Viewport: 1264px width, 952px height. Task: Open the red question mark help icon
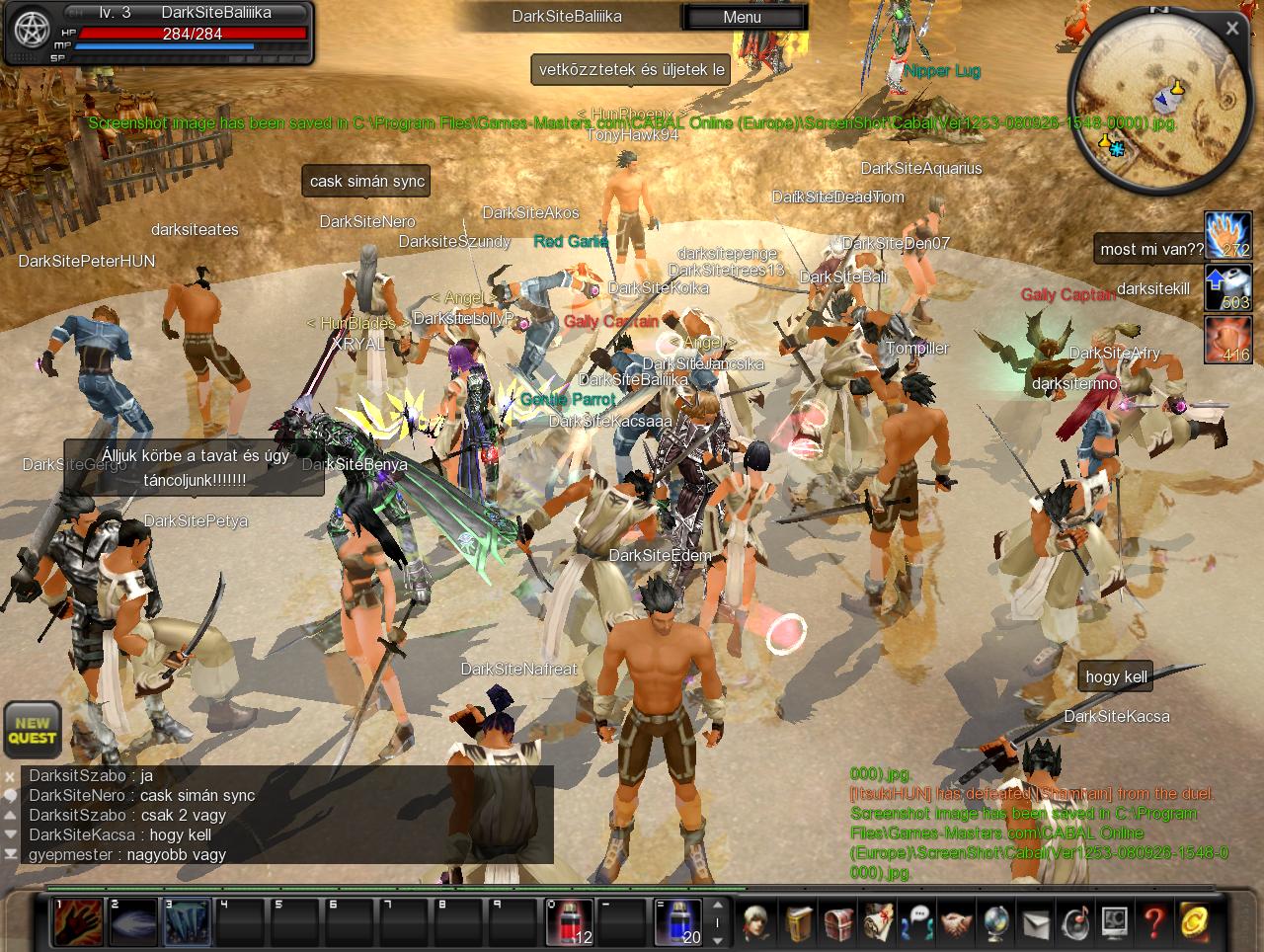pyautogui.click(x=1153, y=923)
